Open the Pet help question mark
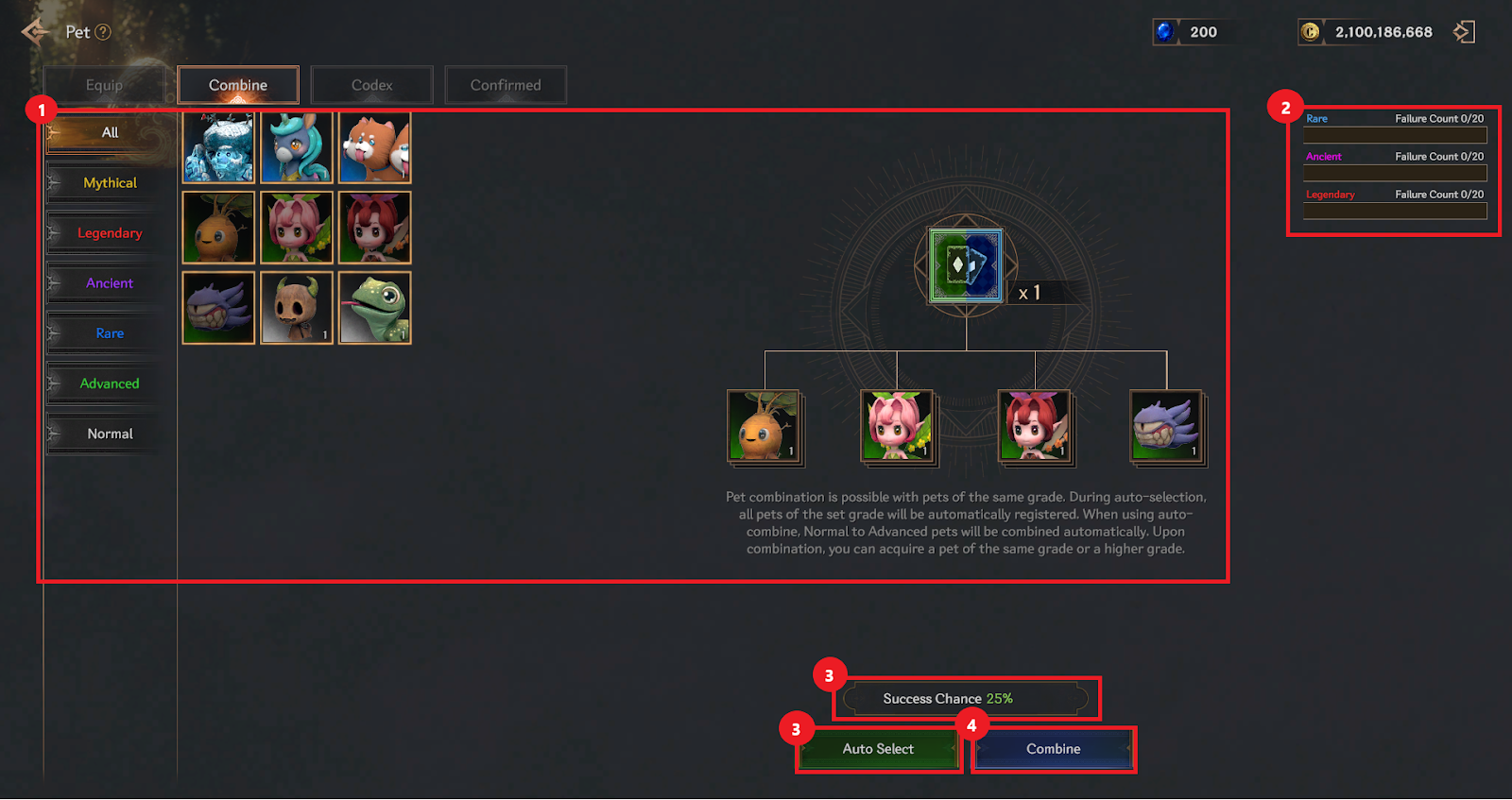This screenshot has height=800, width=1512. 103,32
